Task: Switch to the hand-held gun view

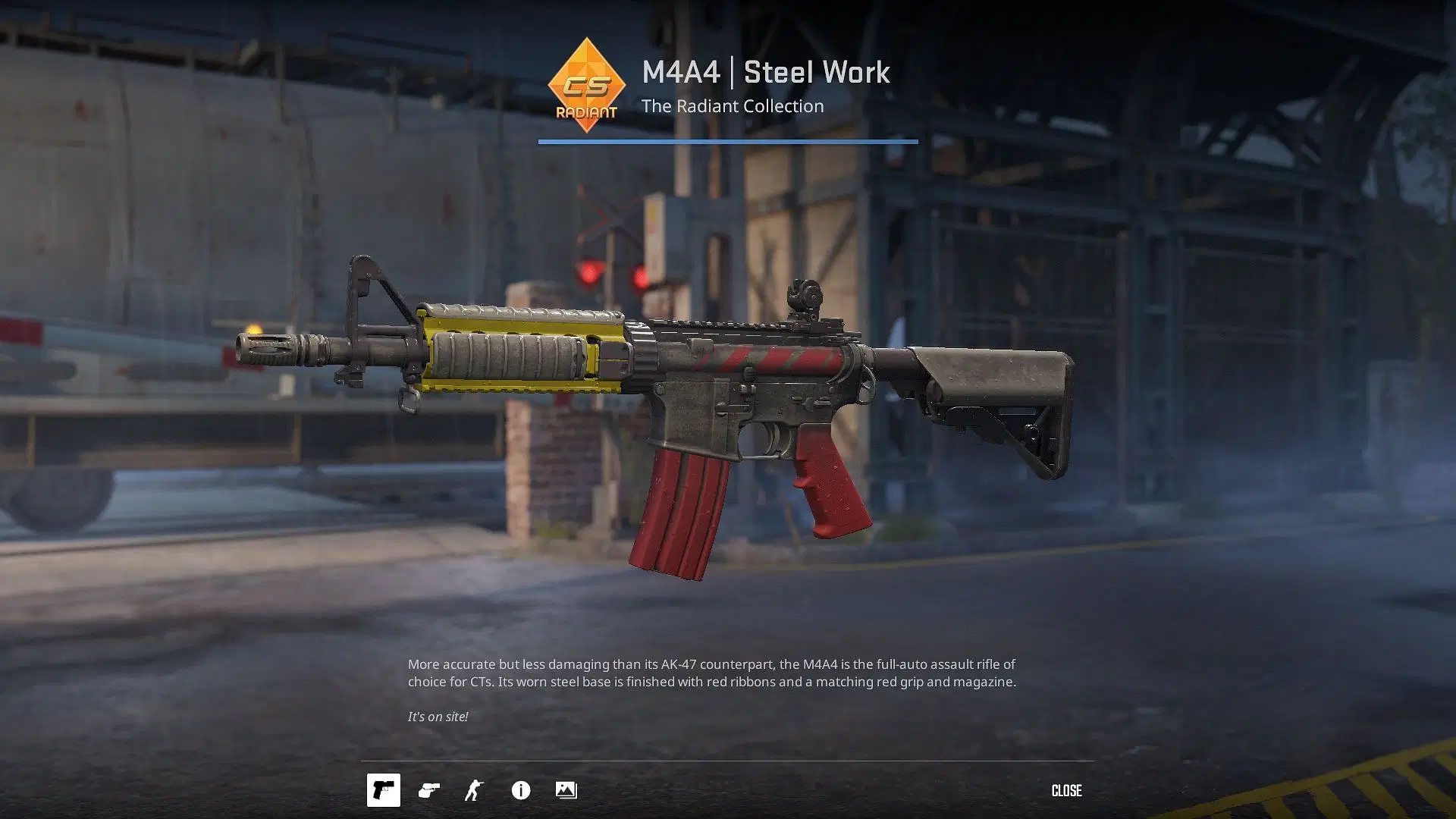Action: [428, 790]
